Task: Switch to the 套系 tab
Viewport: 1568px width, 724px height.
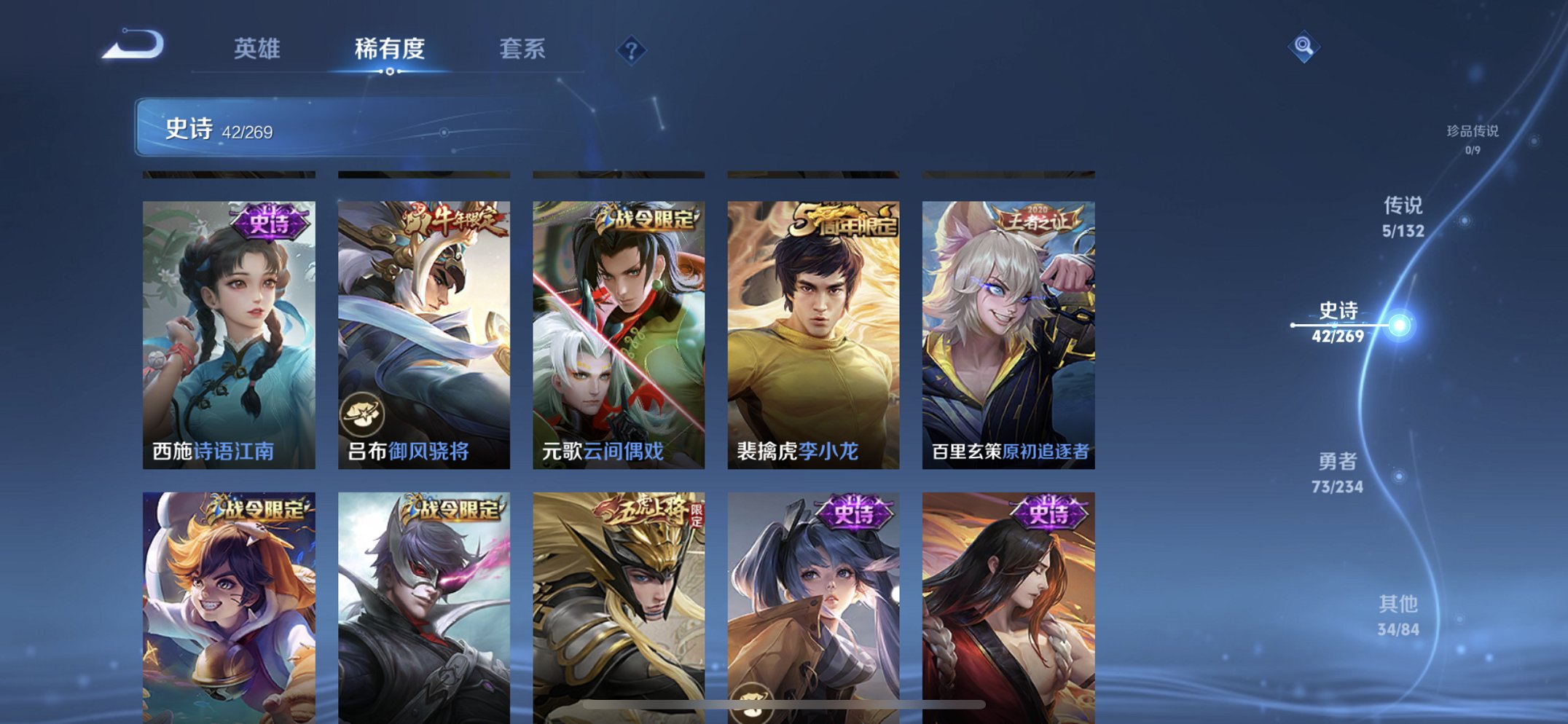Action: tap(523, 50)
